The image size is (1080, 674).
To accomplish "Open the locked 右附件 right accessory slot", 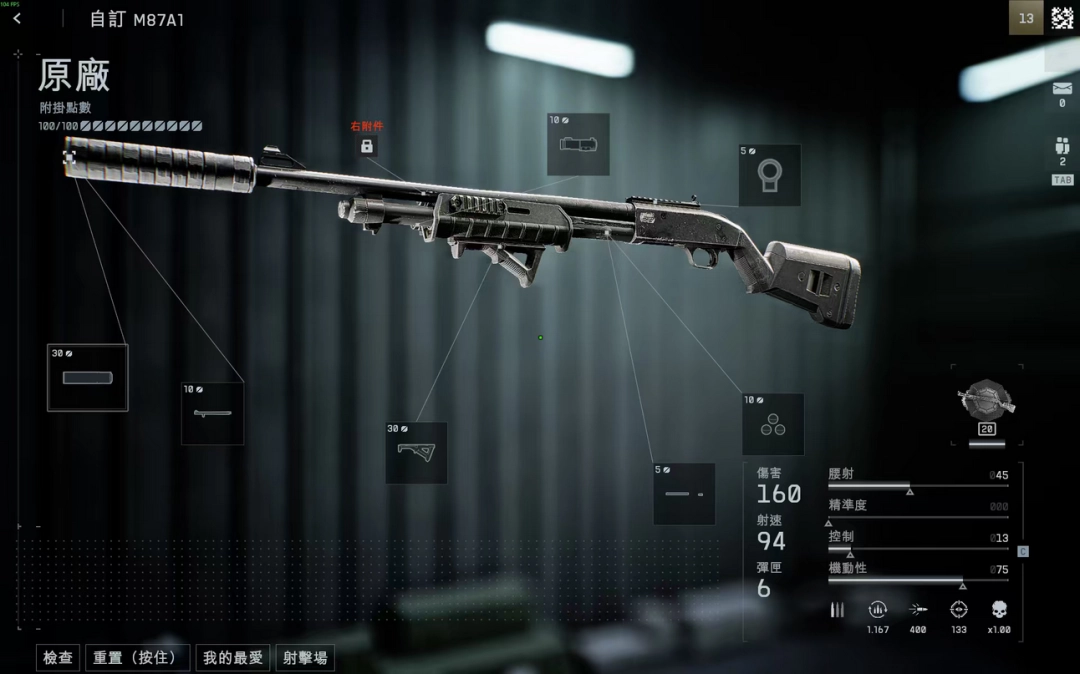I will tap(366, 147).
